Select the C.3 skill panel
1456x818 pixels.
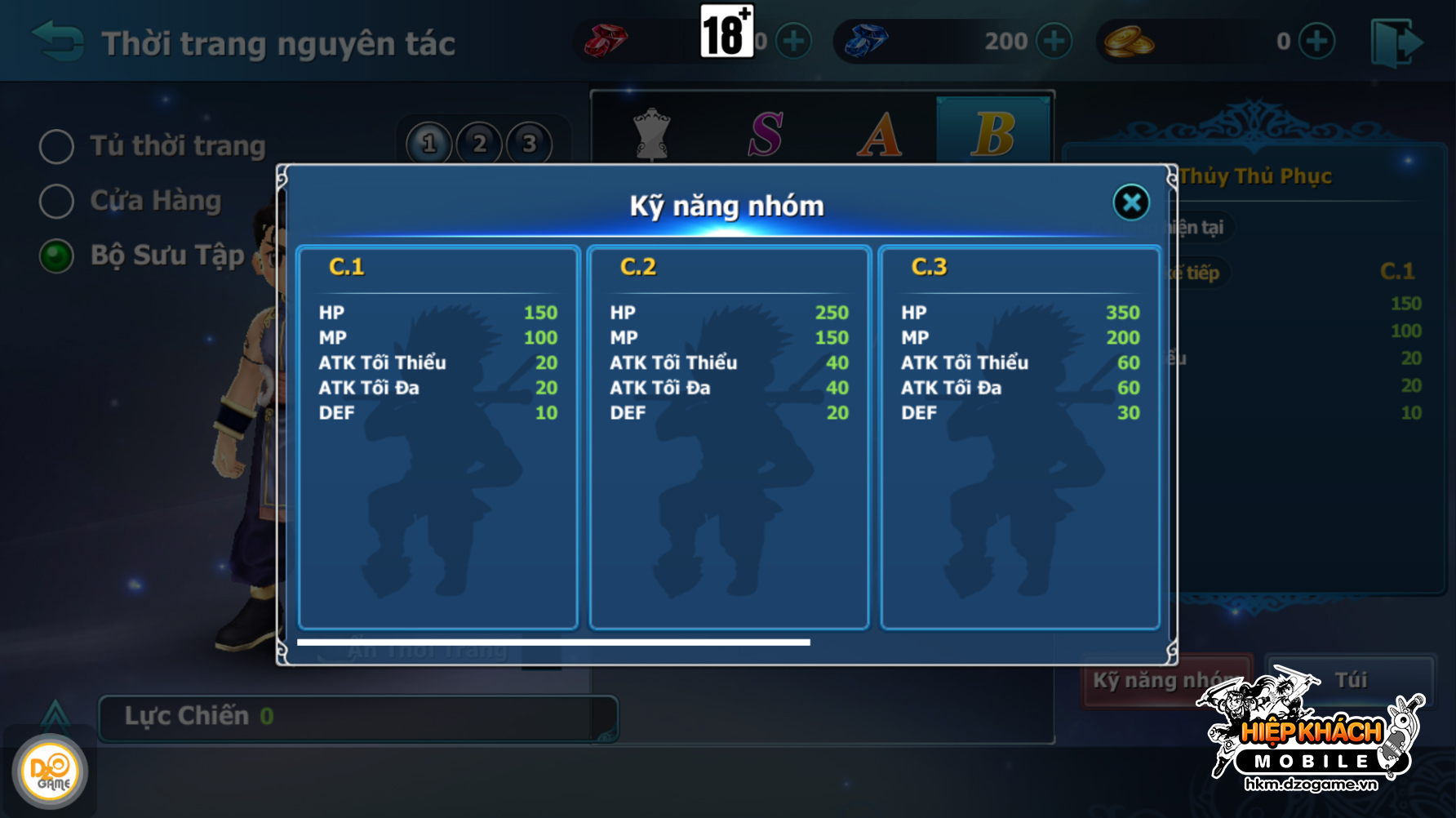click(1020, 438)
